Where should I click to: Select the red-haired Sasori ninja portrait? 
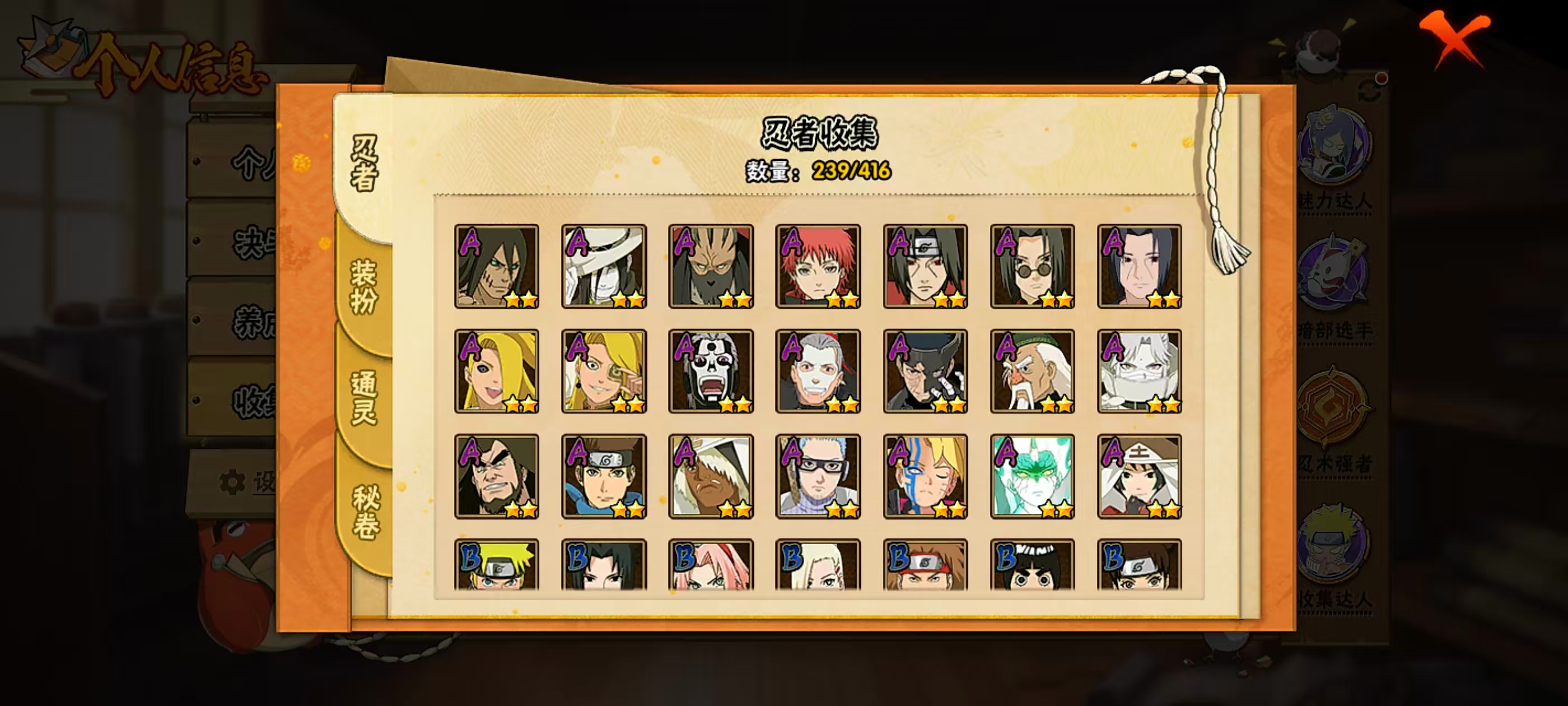[818, 266]
